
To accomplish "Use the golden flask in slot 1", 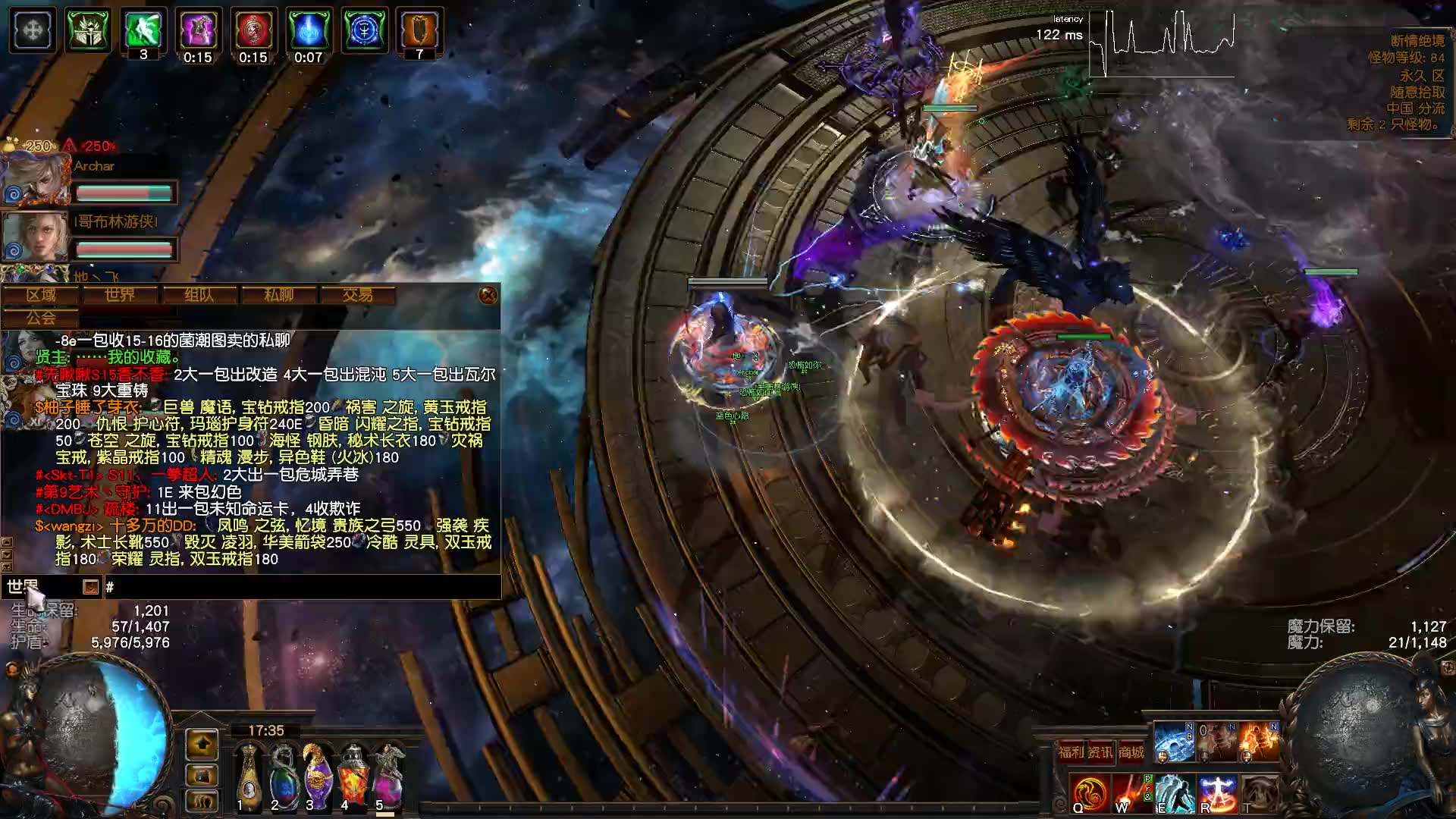I will pos(247,775).
